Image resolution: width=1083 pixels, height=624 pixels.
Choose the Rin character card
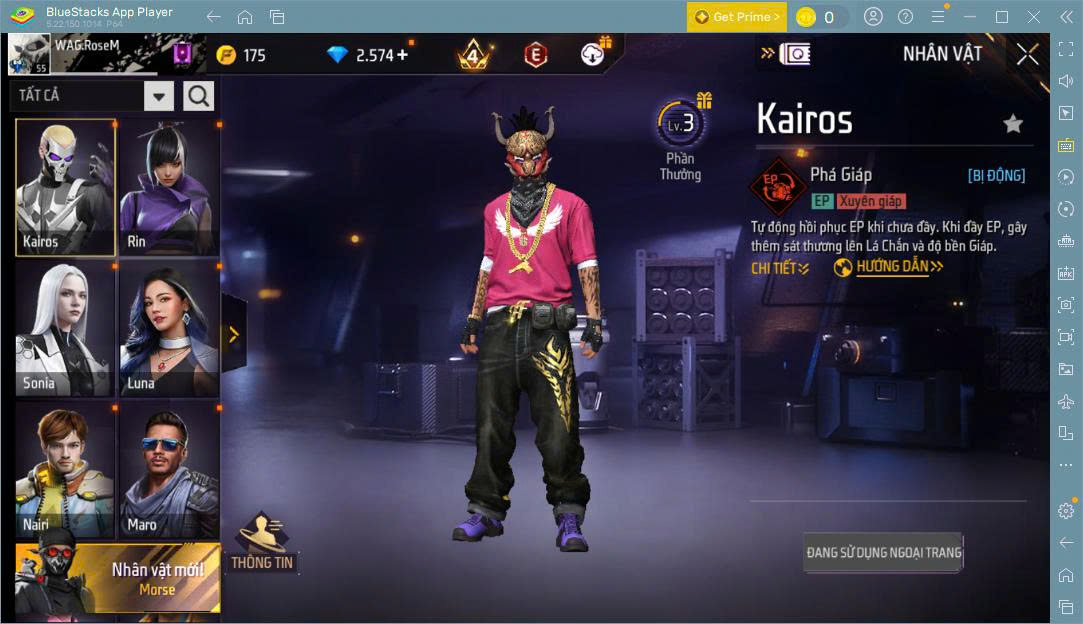[x=169, y=187]
